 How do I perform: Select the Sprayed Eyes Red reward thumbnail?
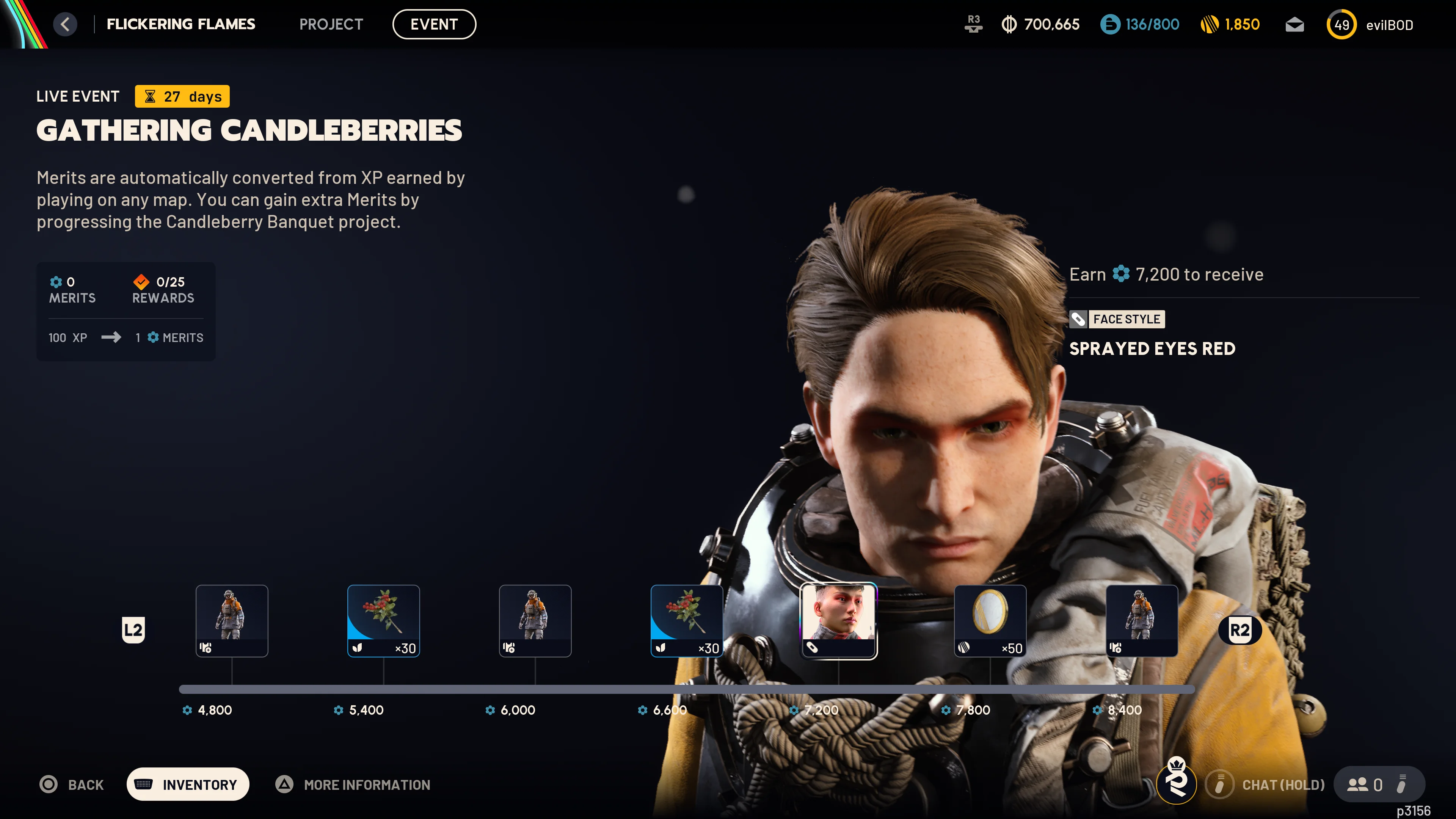click(x=839, y=621)
